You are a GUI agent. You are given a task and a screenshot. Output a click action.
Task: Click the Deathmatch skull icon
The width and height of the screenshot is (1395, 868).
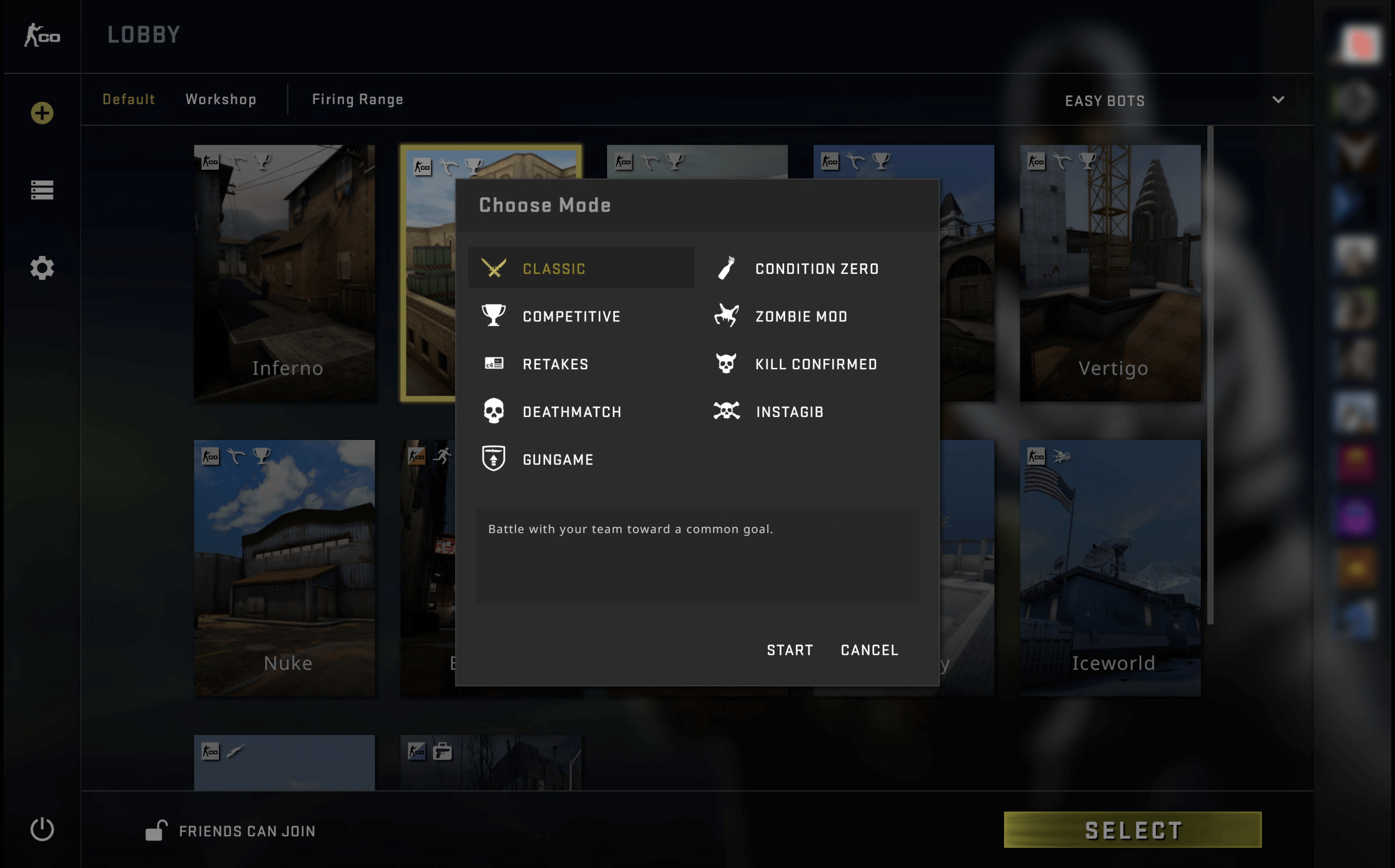pyautogui.click(x=494, y=411)
